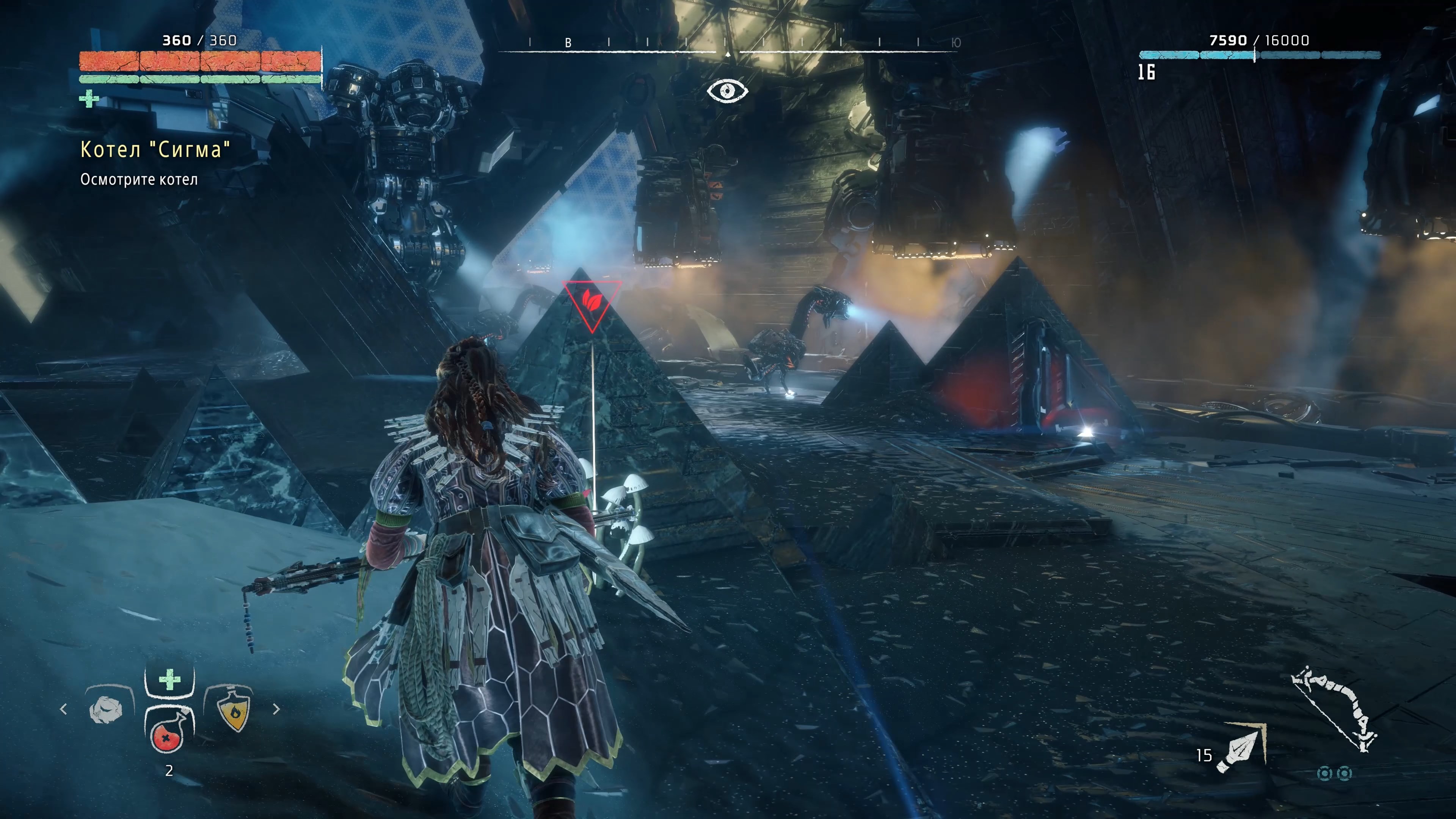
Task: Select the yellow fire resist potion
Action: pyautogui.click(x=234, y=709)
